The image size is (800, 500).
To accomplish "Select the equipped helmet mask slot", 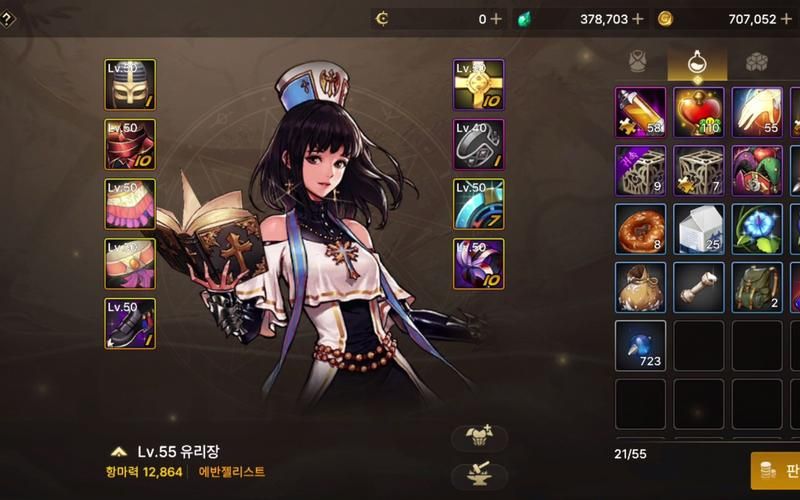I will tap(130, 85).
